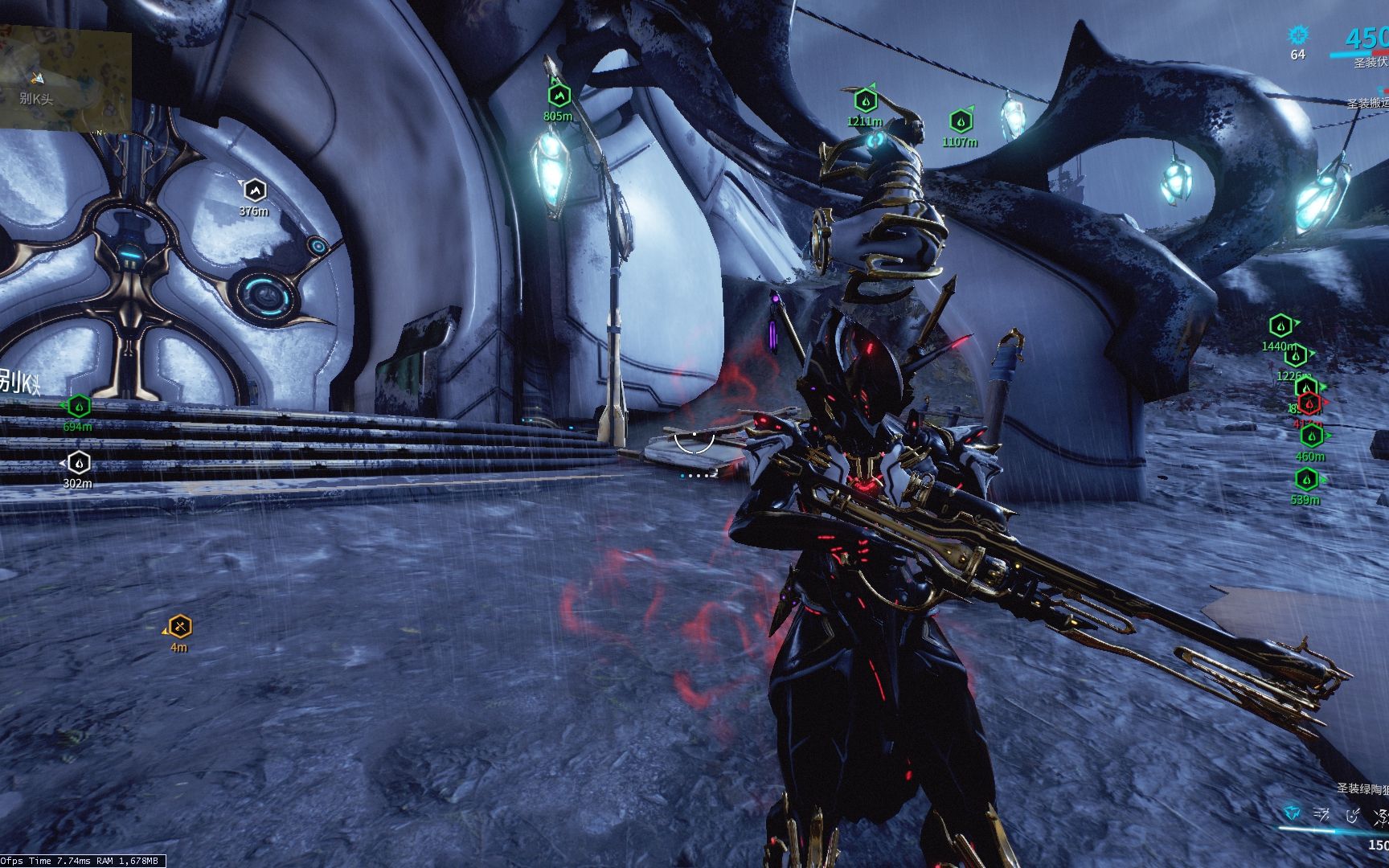
Task: Activate the speed dash ability icon
Action: (1321, 815)
